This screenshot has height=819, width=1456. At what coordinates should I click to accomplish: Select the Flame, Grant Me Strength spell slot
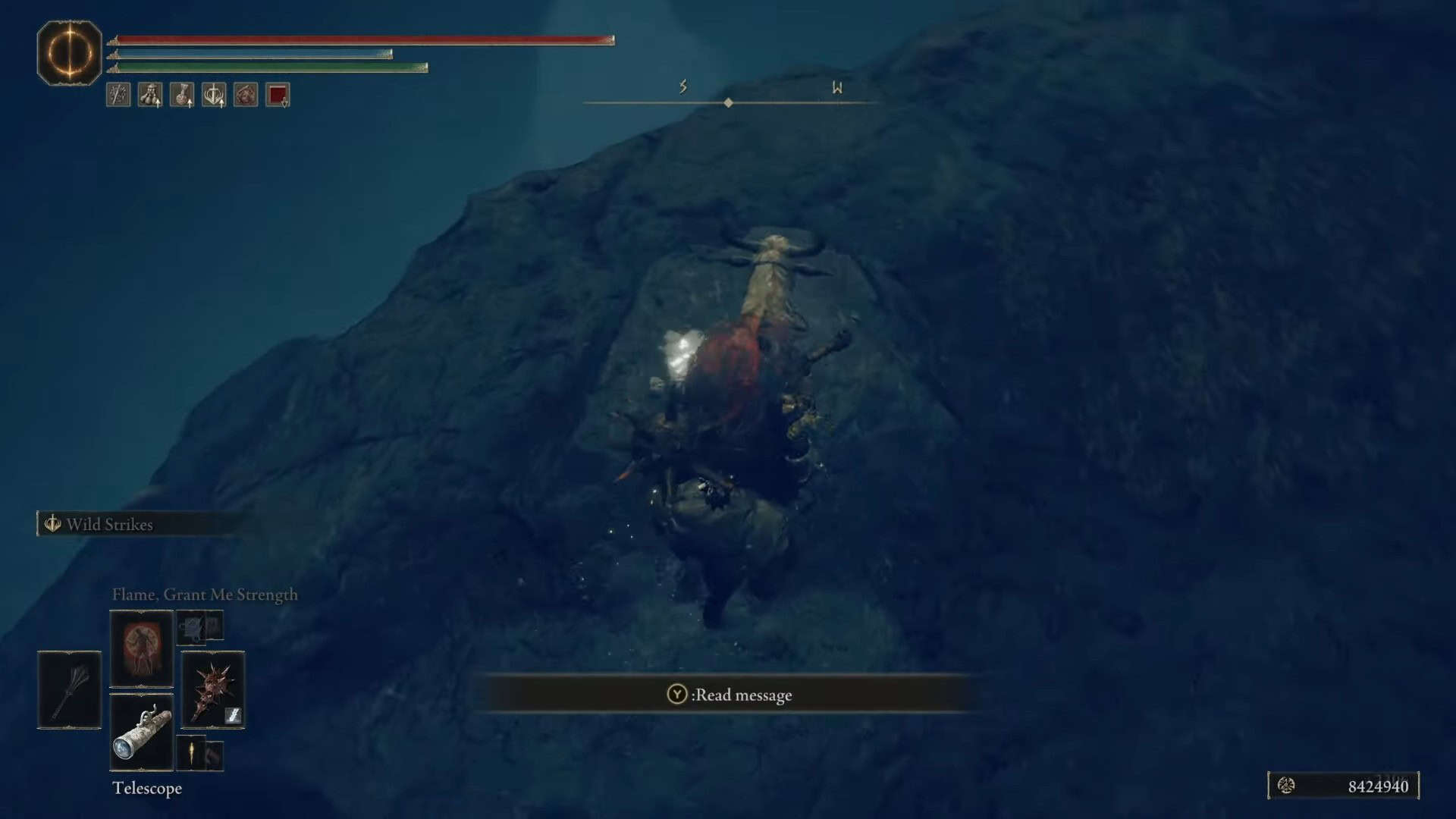141,648
